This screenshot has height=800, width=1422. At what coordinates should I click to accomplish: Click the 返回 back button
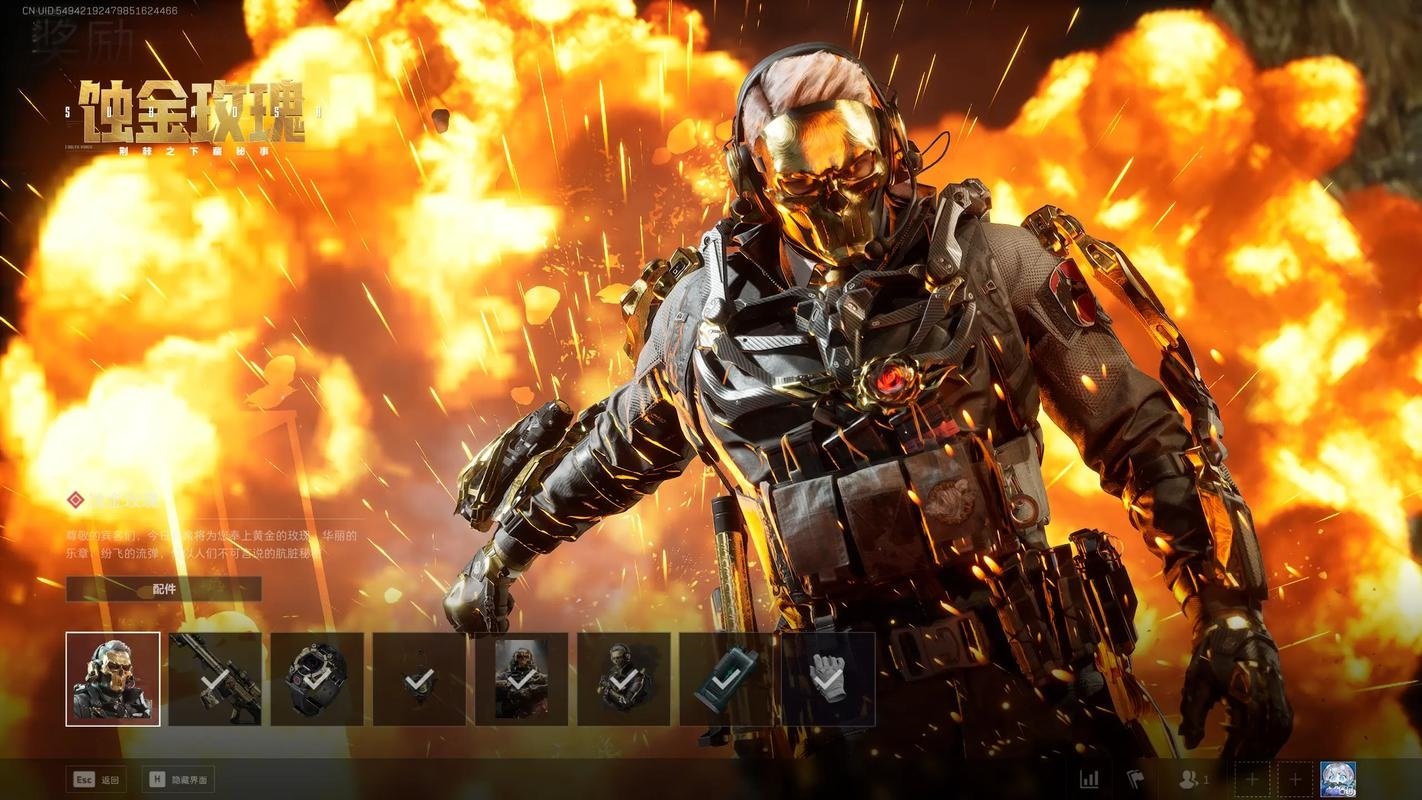click(97, 779)
